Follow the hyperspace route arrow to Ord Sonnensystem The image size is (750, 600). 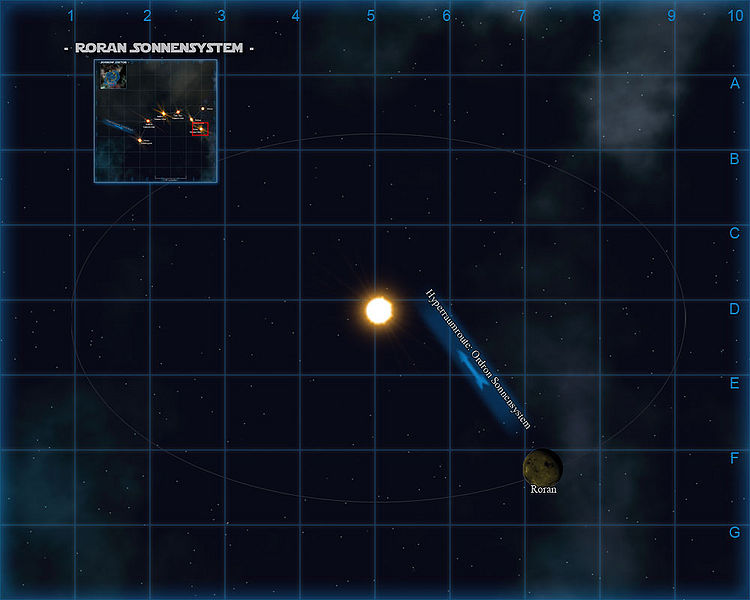[x=476, y=376]
